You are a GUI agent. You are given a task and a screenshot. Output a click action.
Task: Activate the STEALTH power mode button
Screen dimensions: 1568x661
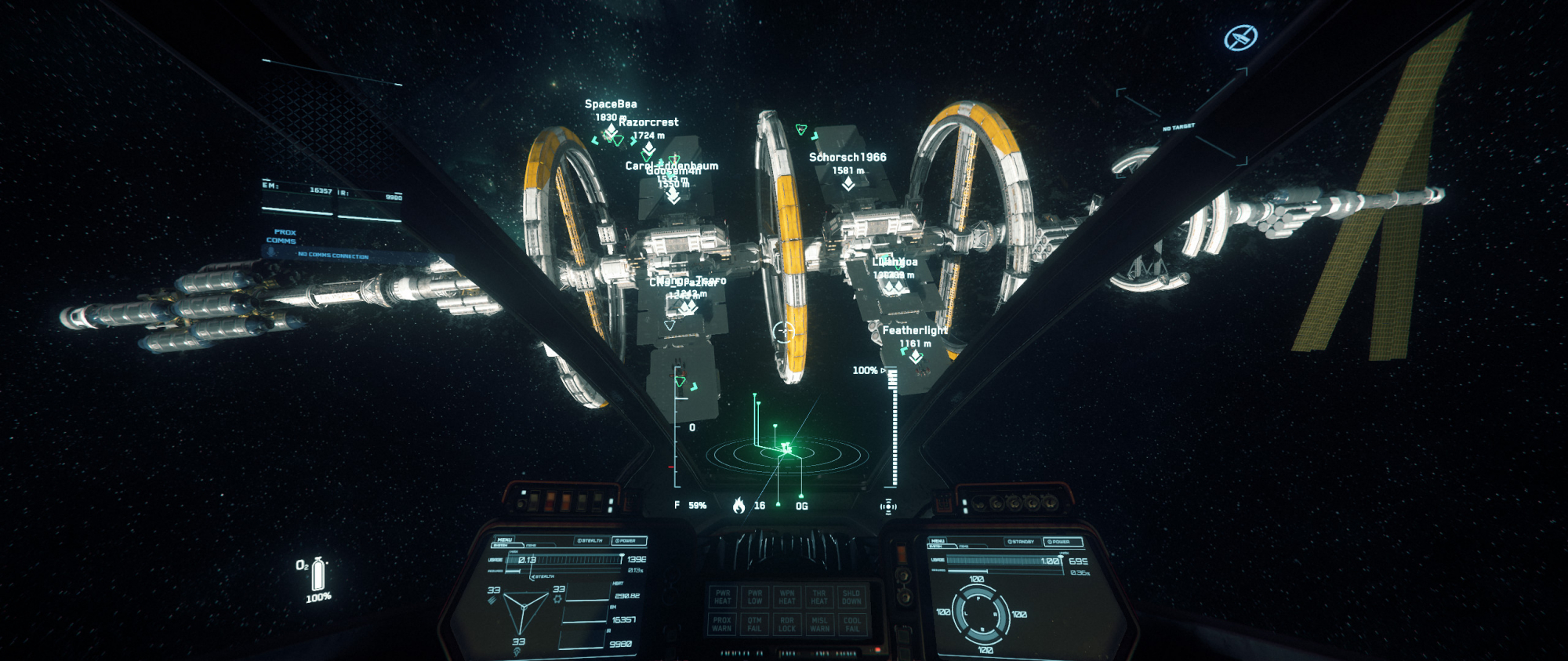(x=590, y=541)
